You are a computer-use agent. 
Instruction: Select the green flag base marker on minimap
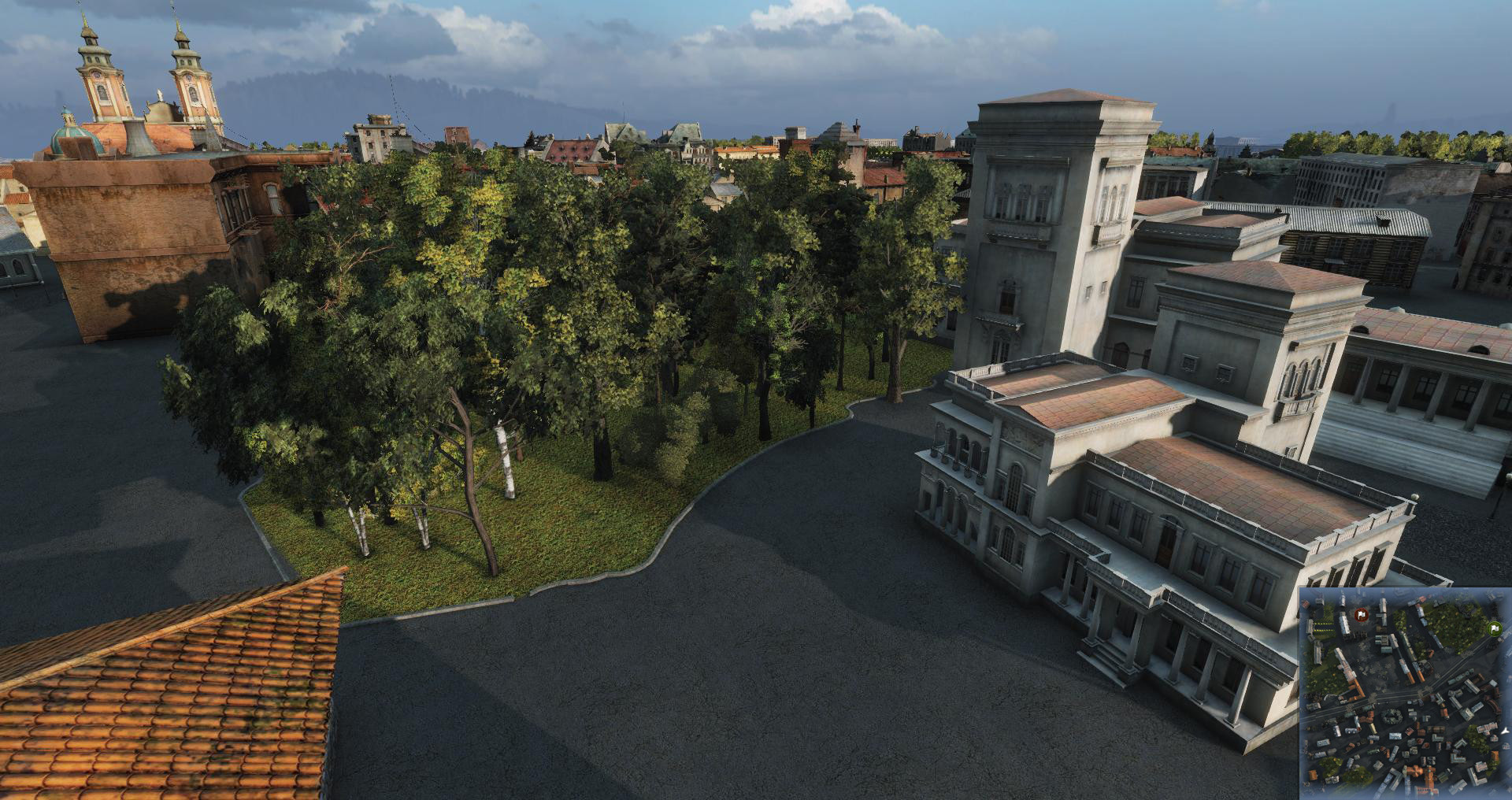click(1493, 628)
